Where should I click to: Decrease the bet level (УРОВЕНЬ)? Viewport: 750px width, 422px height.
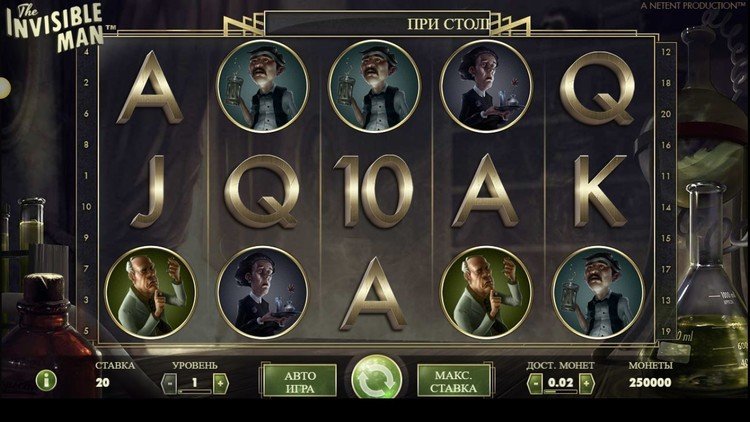pyautogui.click(x=170, y=382)
